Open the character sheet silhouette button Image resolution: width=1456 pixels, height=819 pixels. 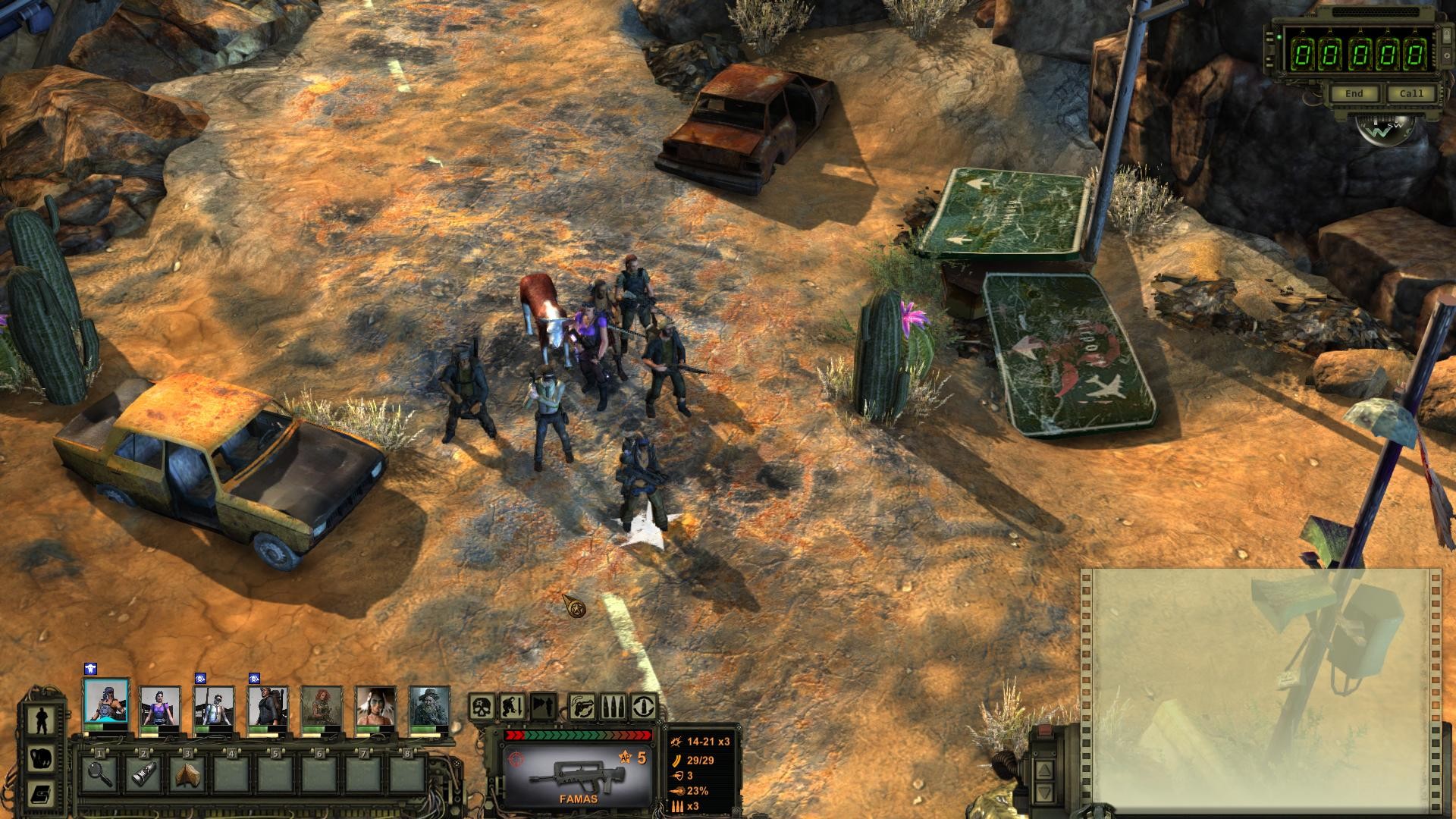coord(39,719)
